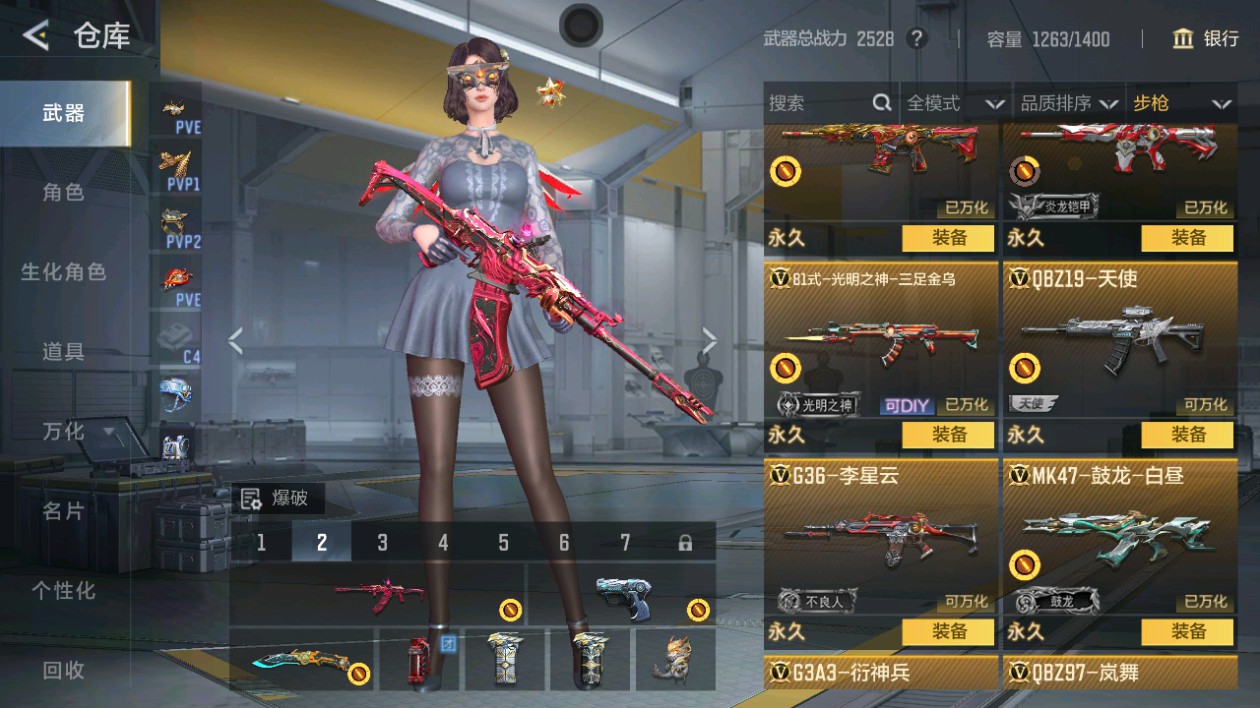Go back using the arrow beside 仓库
Image resolution: width=1260 pixels, height=708 pixels.
coord(36,37)
